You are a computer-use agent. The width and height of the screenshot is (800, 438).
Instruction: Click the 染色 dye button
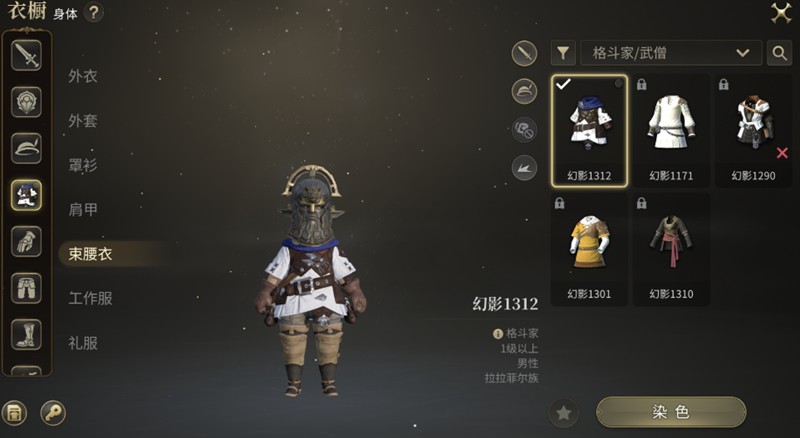[x=671, y=412]
